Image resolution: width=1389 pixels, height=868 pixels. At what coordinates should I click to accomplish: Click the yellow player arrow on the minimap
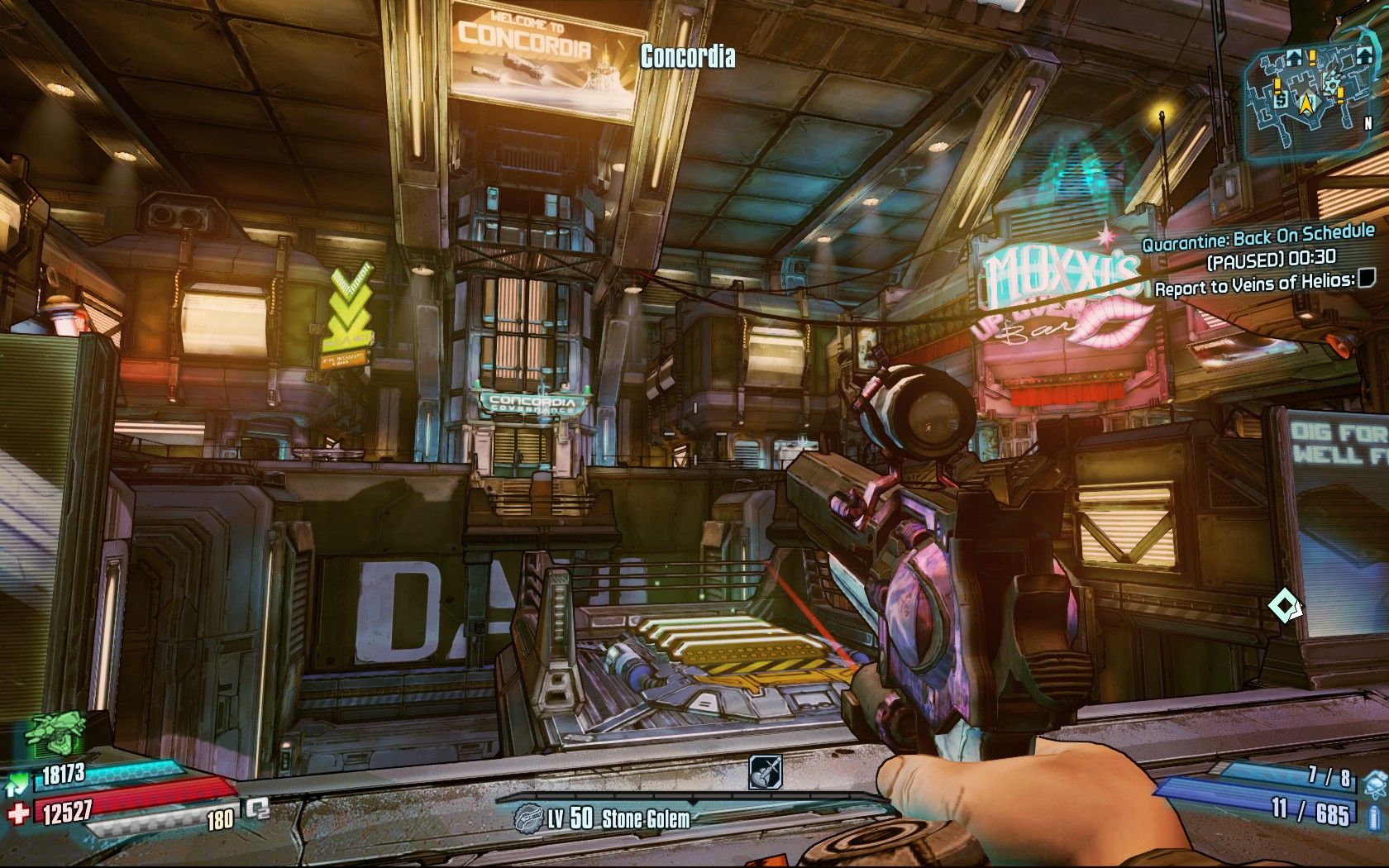point(1306,103)
